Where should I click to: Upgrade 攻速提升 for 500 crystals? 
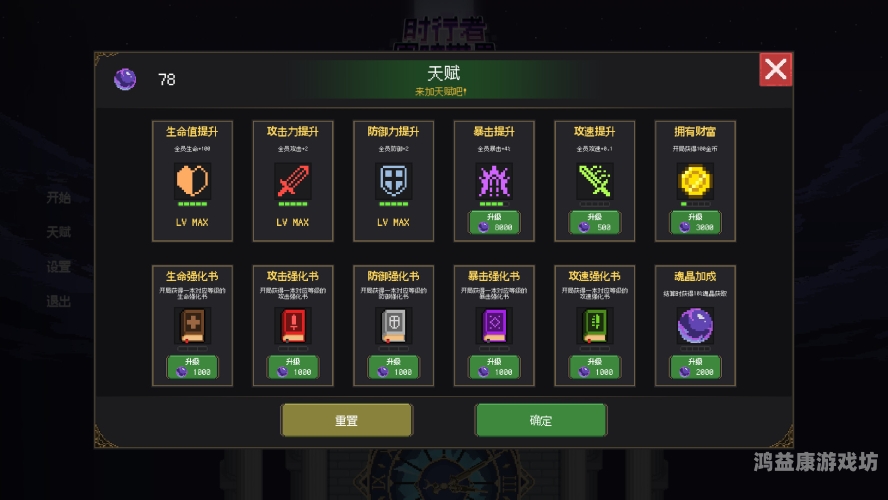[x=595, y=222]
